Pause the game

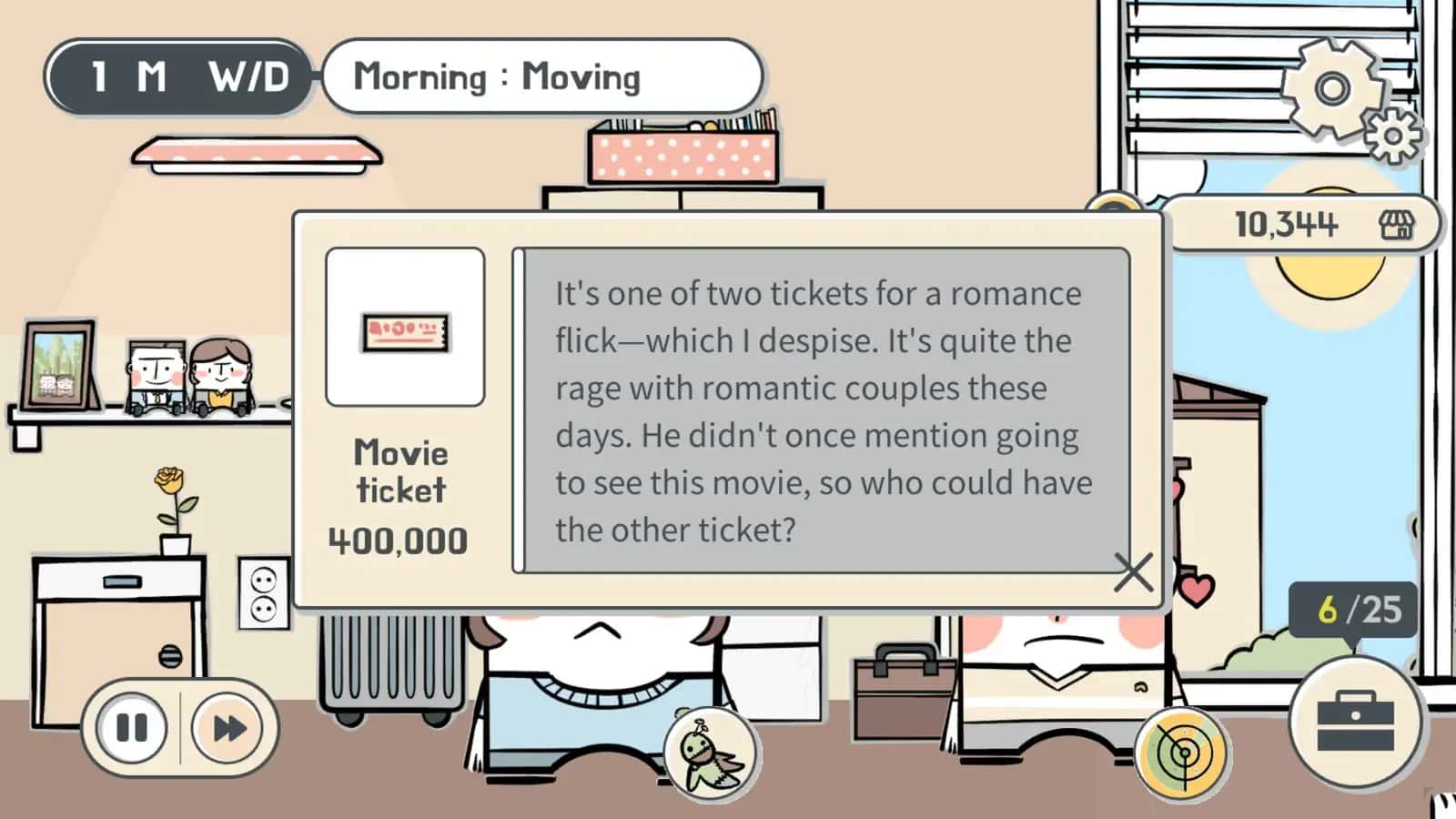(133, 727)
